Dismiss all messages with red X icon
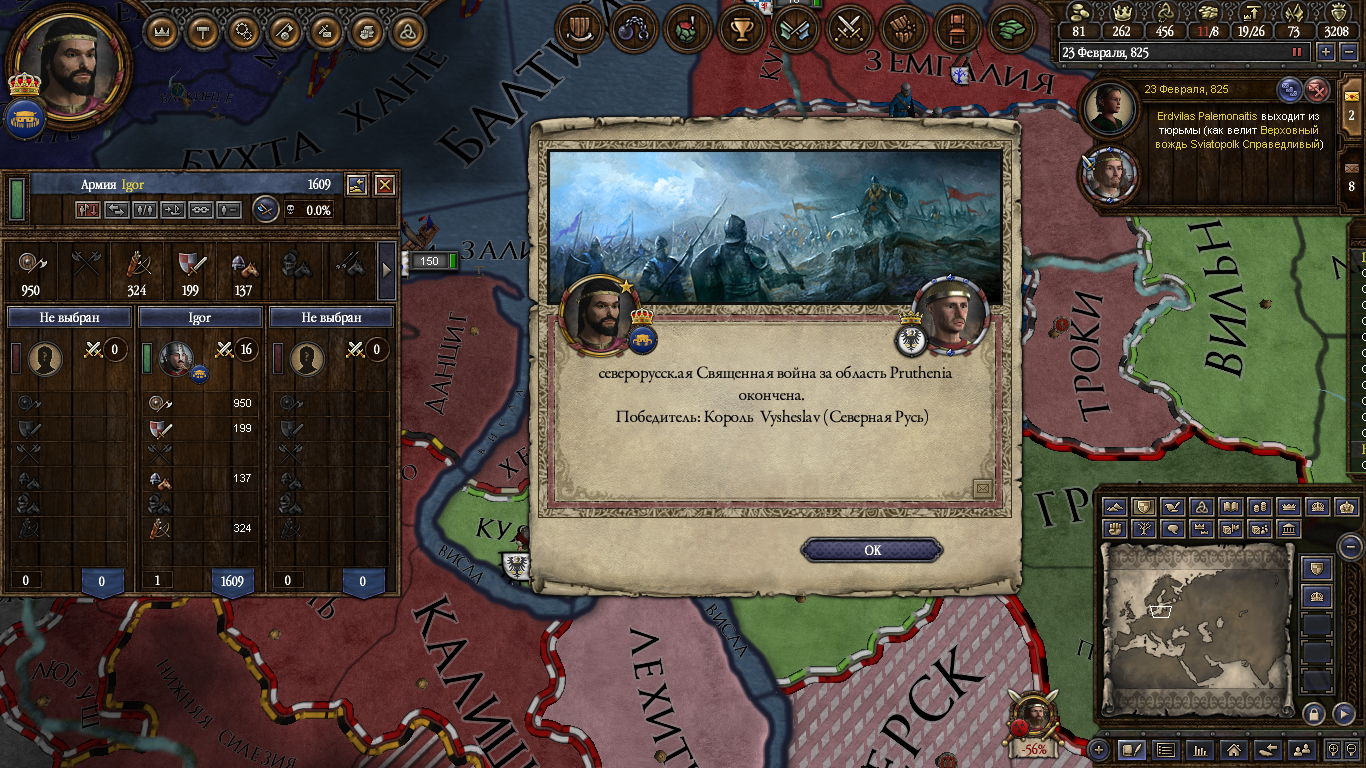This screenshot has width=1366, height=768. 1319,89
